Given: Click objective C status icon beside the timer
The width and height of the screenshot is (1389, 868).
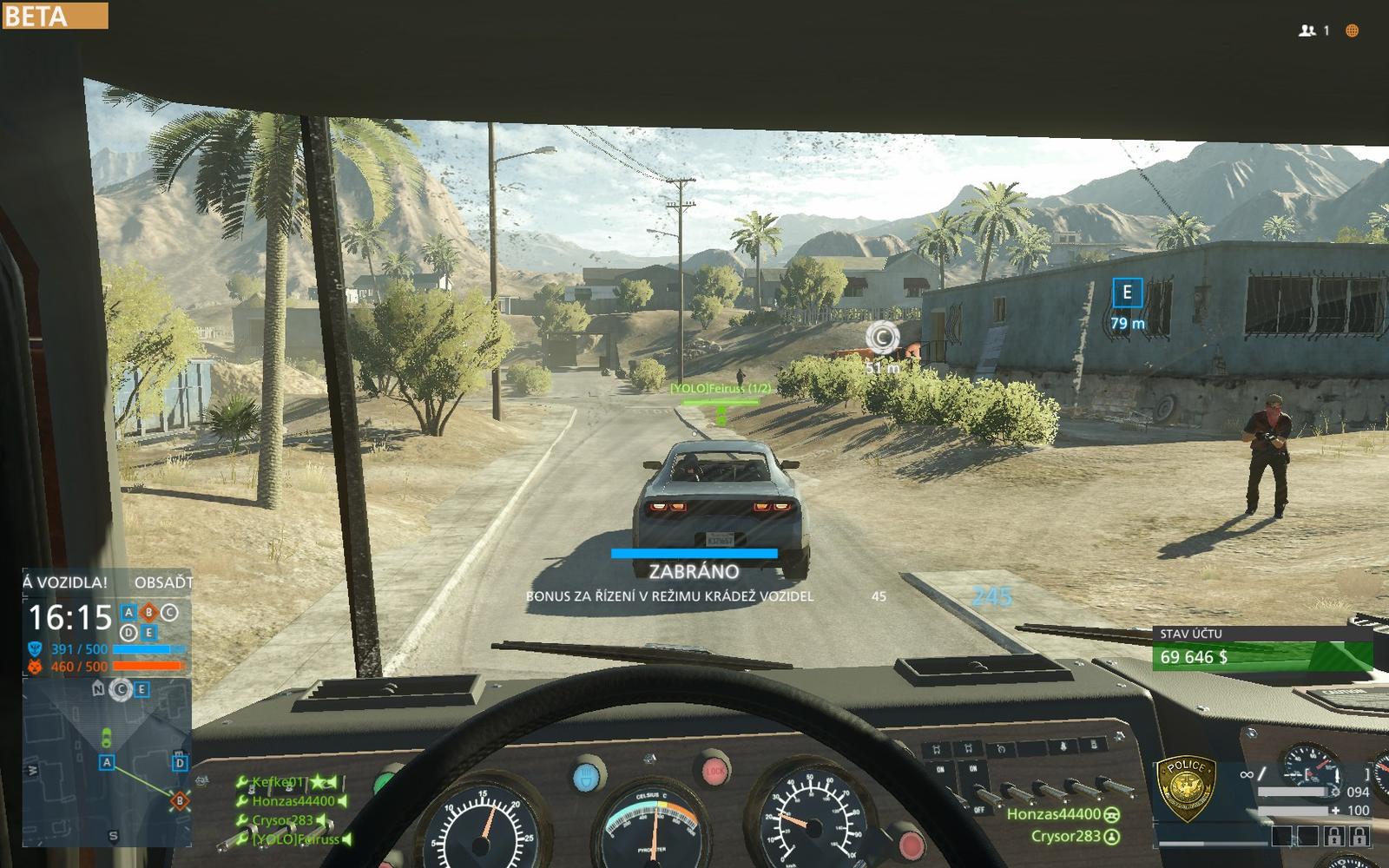Looking at the screenshot, I should [169, 613].
